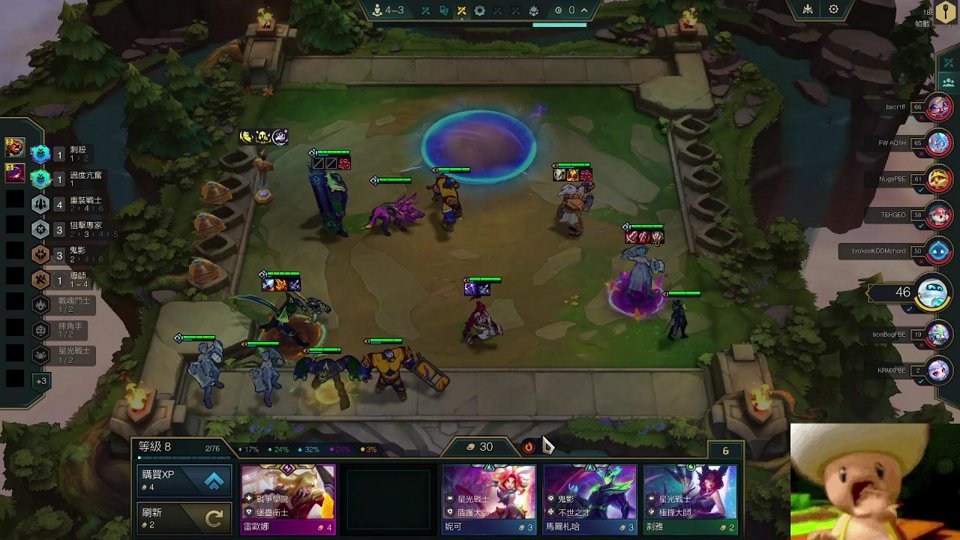Open IronBogPBE's board from player list
960x540 pixels.
pyautogui.click(x=937, y=334)
